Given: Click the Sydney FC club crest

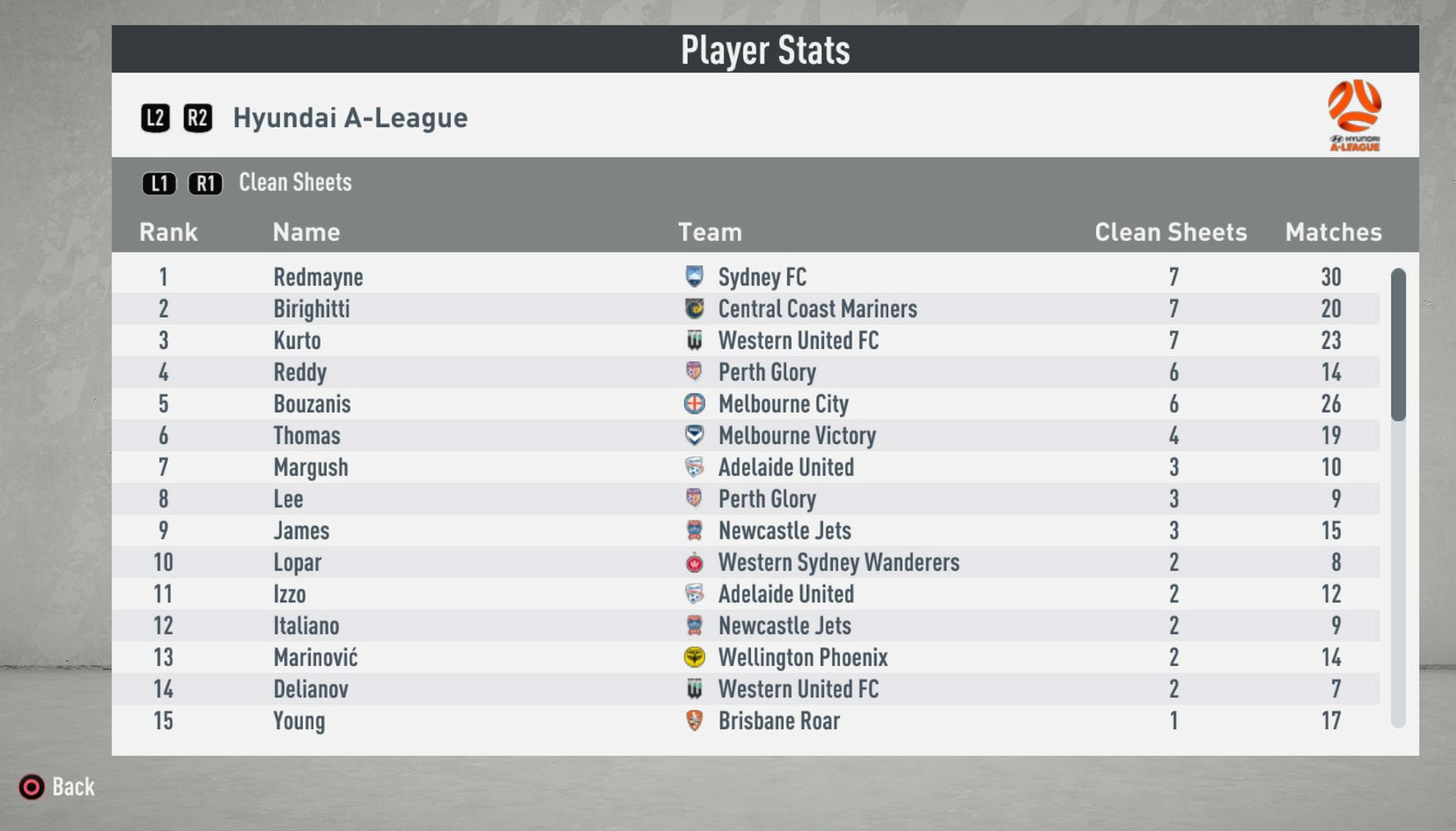Looking at the screenshot, I should pyautogui.click(x=695, y=277).
